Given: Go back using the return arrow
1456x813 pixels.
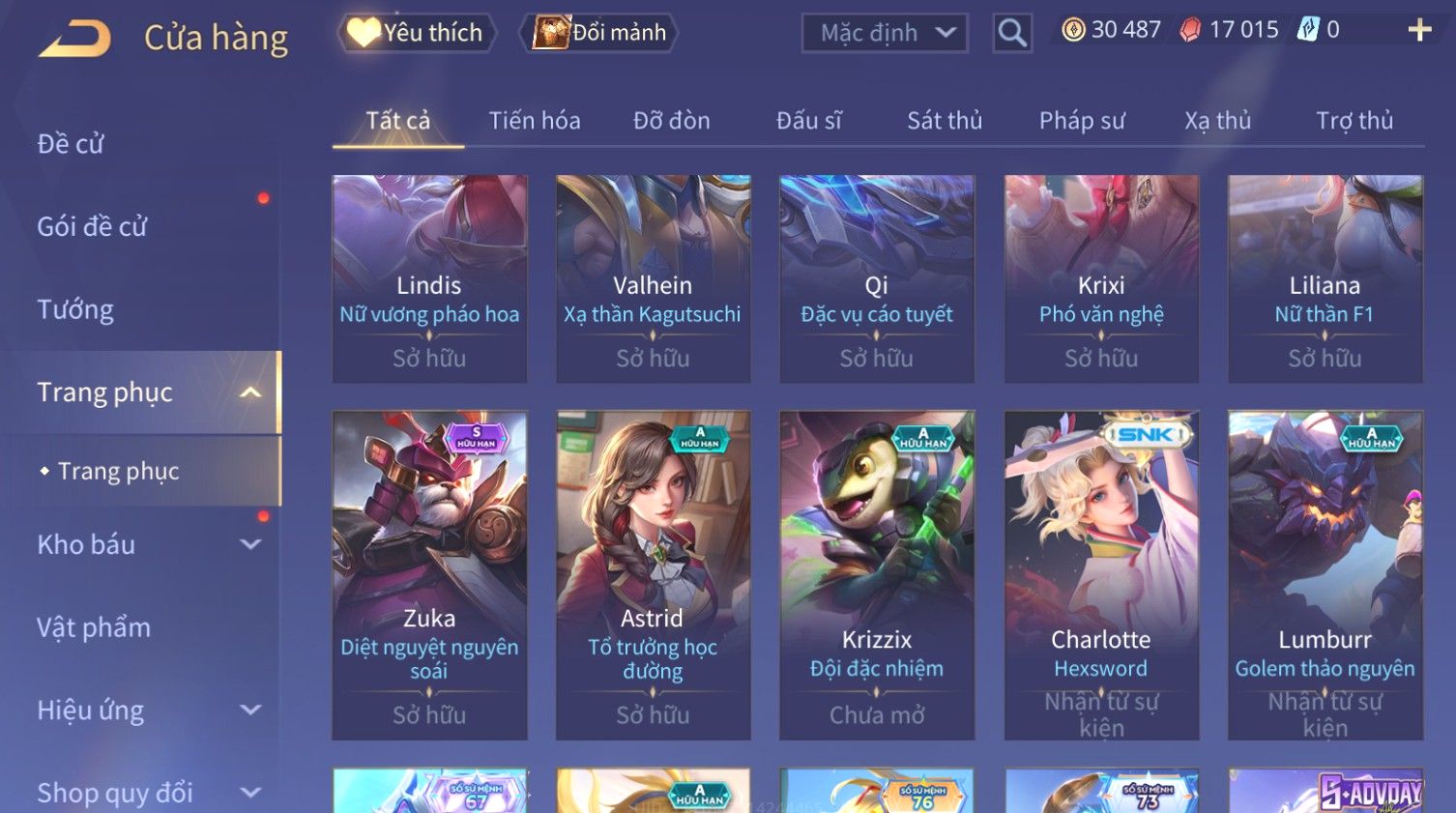Looking at the screenshot, I should [x=75, y=39].
